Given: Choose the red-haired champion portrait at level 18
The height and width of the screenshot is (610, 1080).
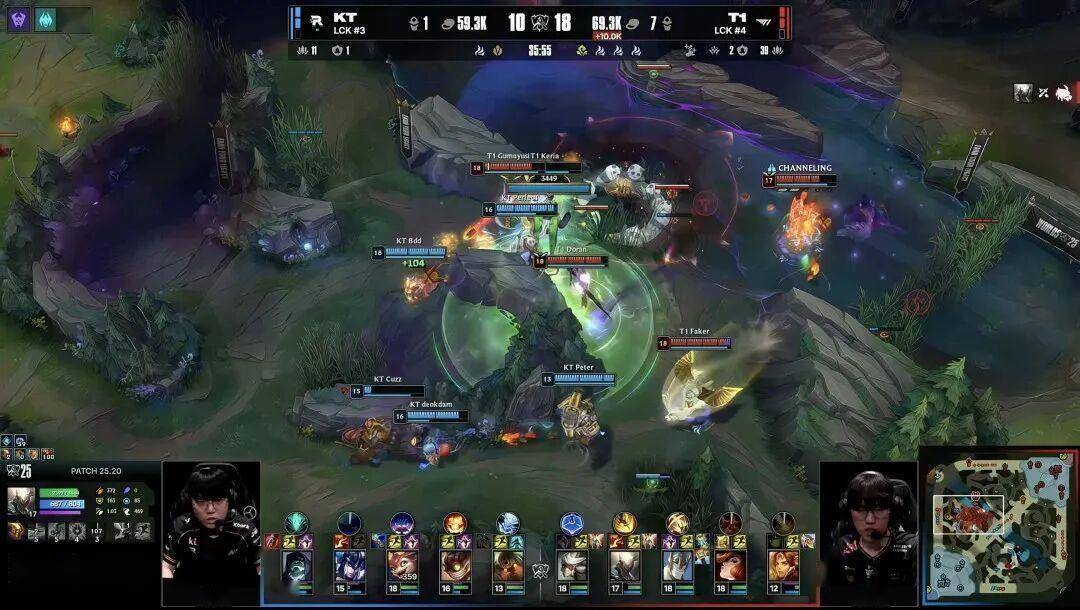Looking at the screenshot, I should [729, 566].
